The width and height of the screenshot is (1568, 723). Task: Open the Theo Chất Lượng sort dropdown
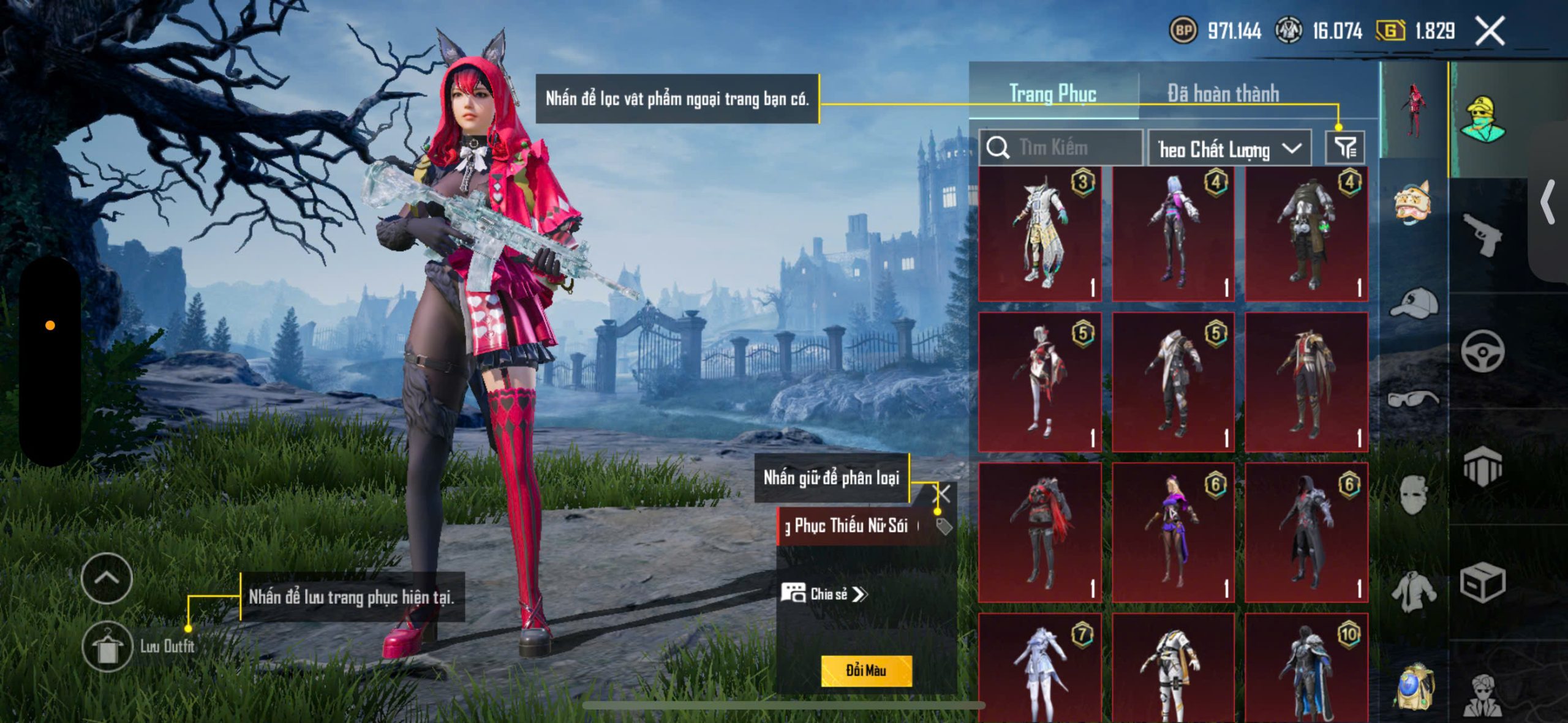pyautogui.click(x=1229, y=149)
